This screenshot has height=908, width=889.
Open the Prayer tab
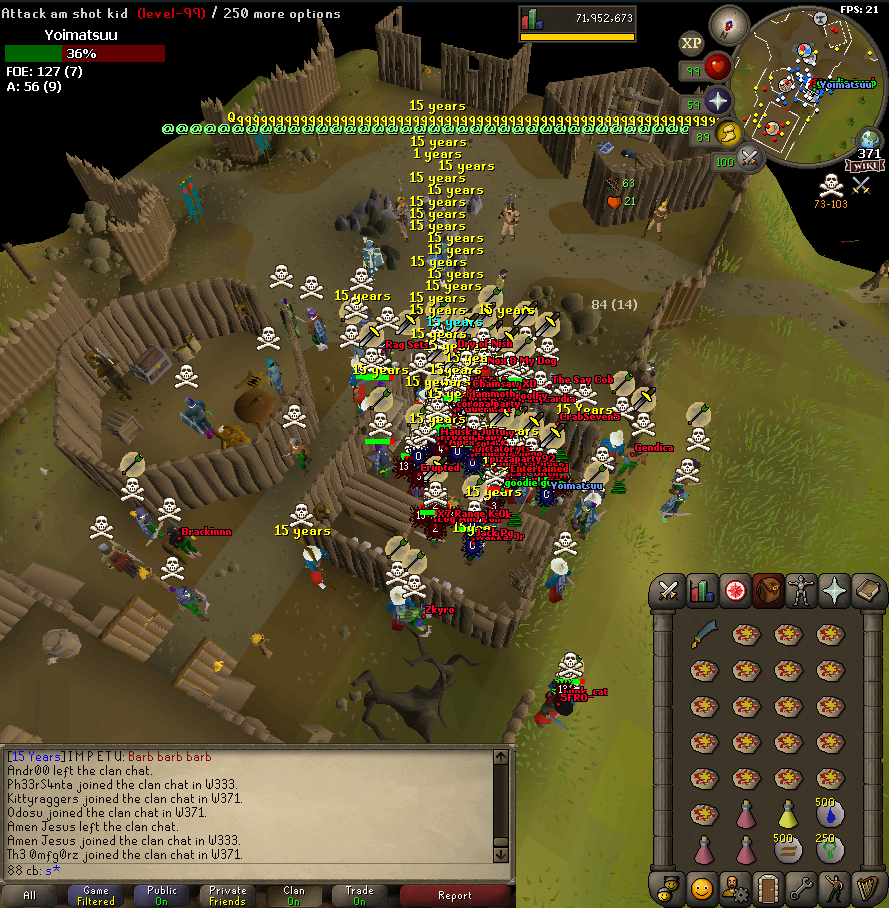[834, 592]
